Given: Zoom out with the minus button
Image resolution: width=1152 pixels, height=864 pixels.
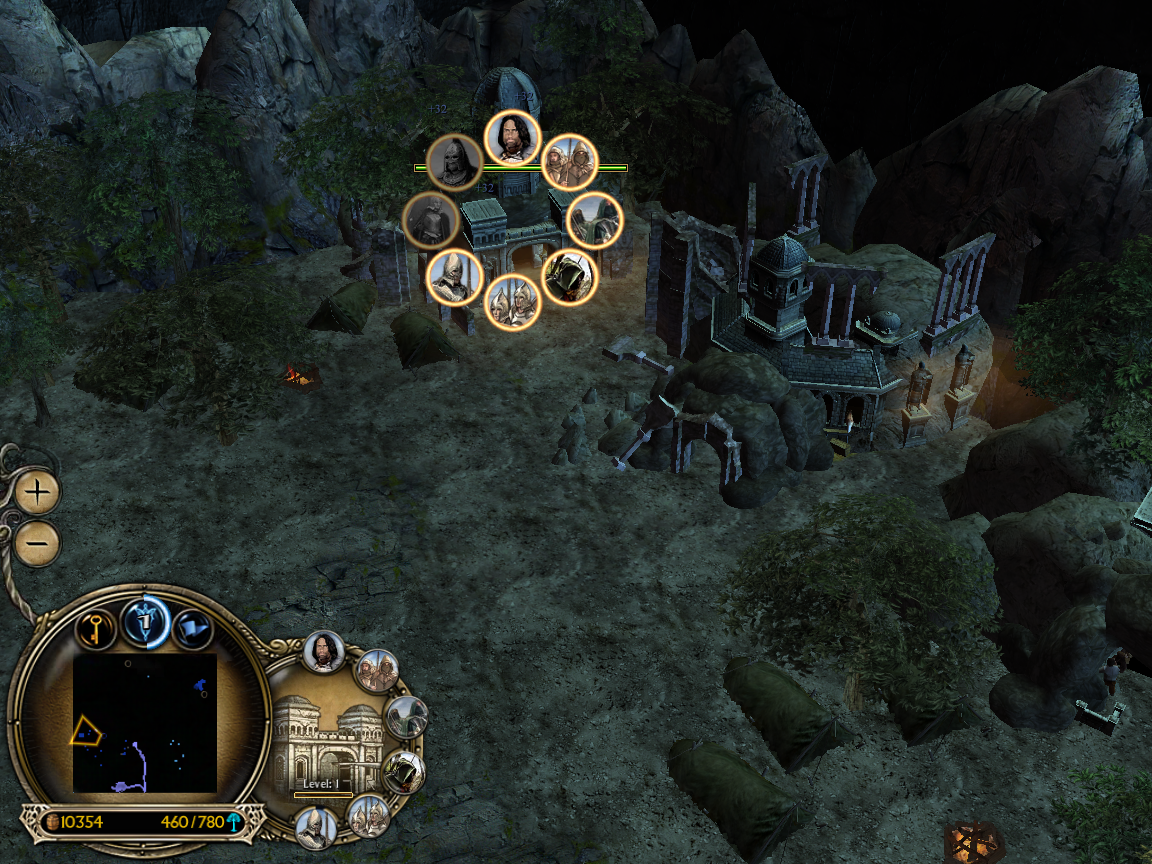Looking at the screenshot, I should point(38,543).
